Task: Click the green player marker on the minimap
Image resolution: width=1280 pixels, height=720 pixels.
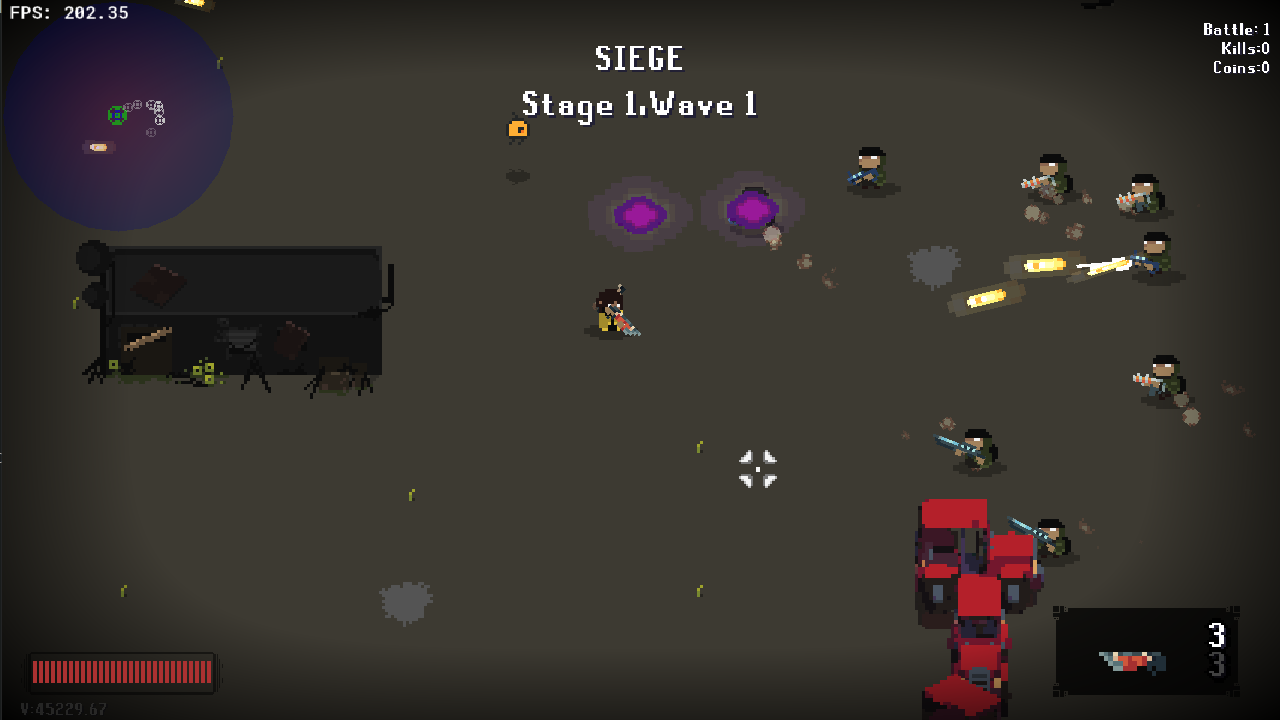Action: click(x=116, y=113)
